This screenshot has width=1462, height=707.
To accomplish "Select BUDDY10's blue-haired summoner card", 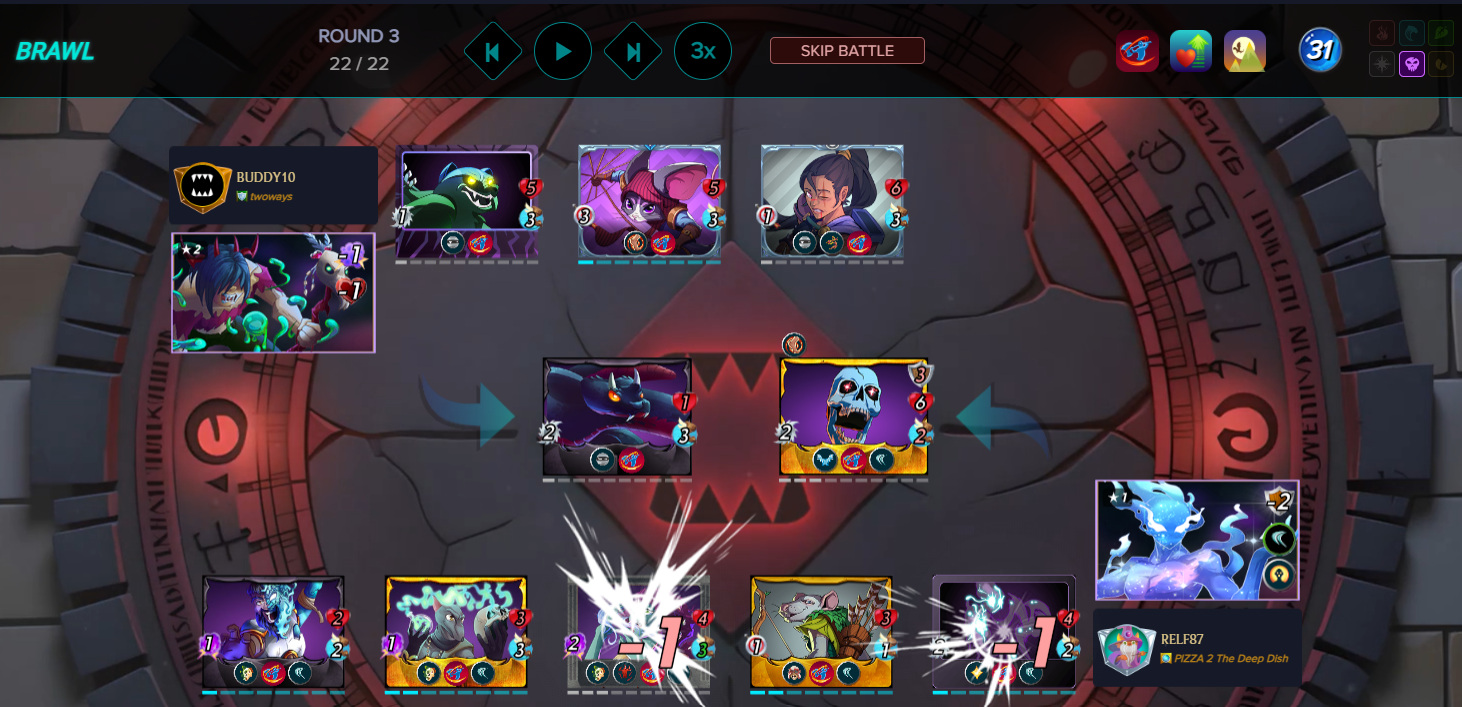I will (x=273, y=293).
